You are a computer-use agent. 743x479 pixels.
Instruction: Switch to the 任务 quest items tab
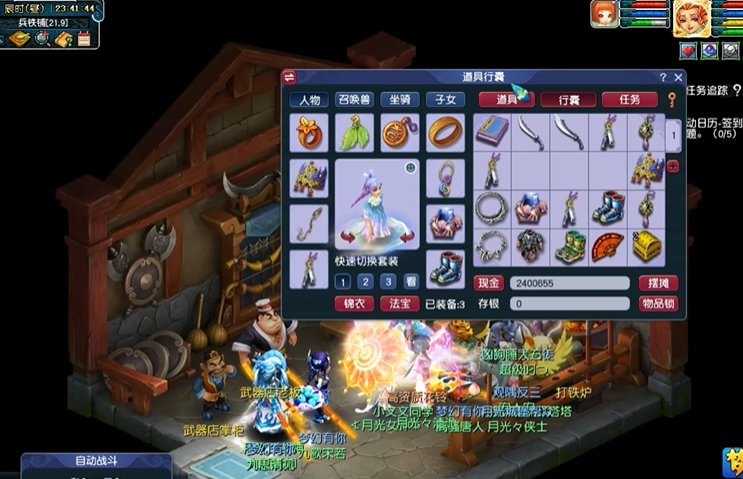pos(629,100)
